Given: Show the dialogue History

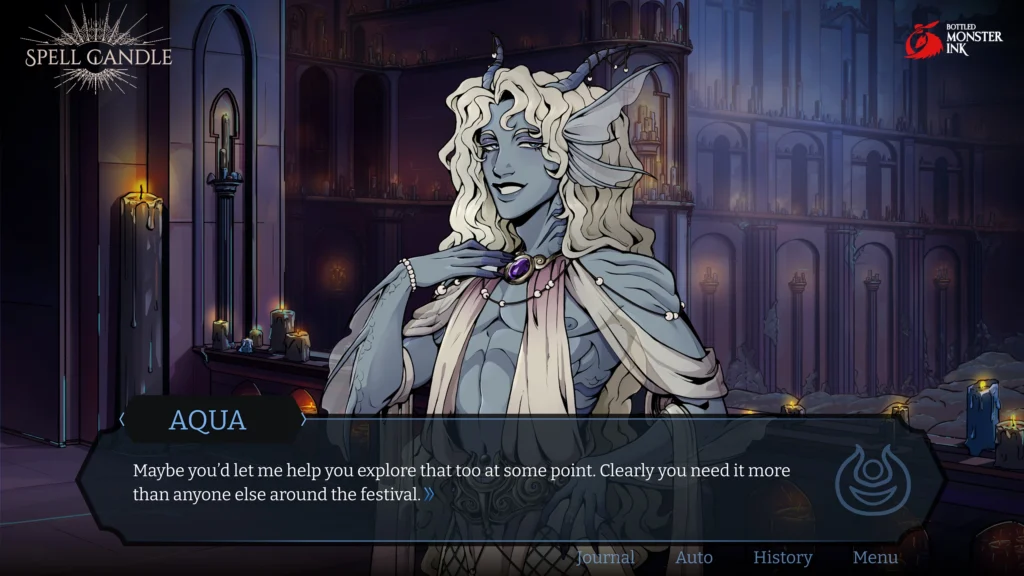Looking at the screenshot, I should coord(782,557).
